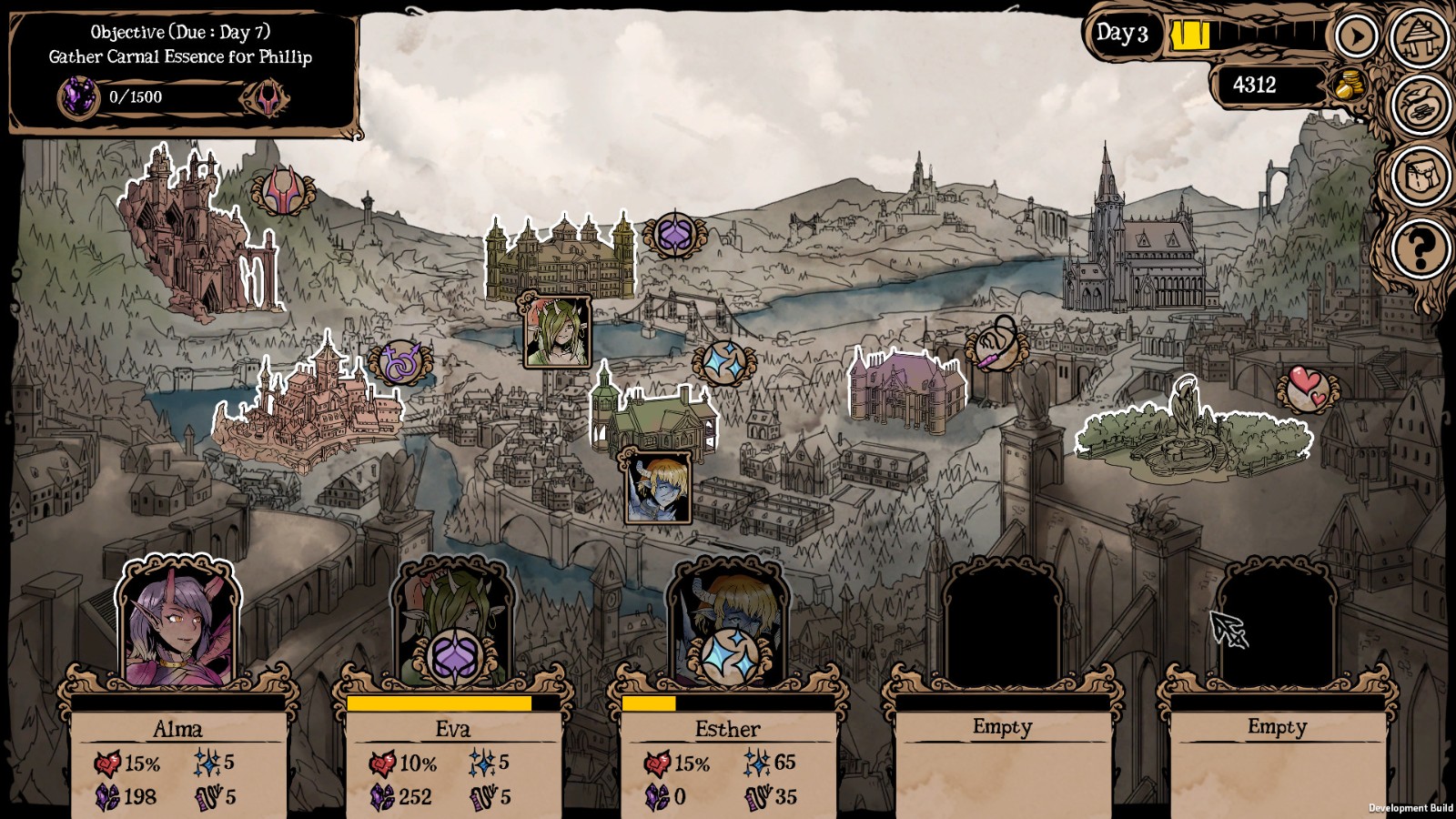Select the purple crest icon above the palace
The width and height of the screenshot is (1456, 819).
(674, 235)
